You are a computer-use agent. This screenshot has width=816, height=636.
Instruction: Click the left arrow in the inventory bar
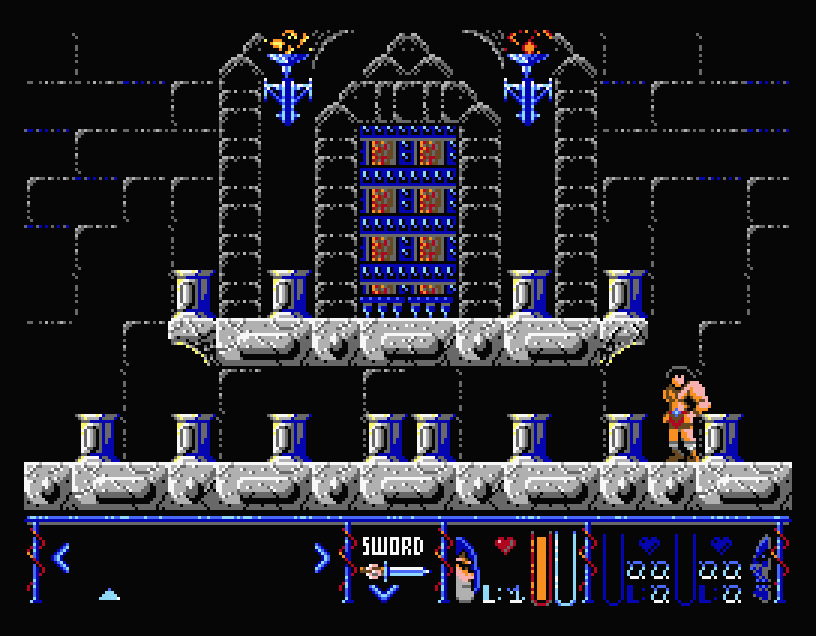[61, 557]
